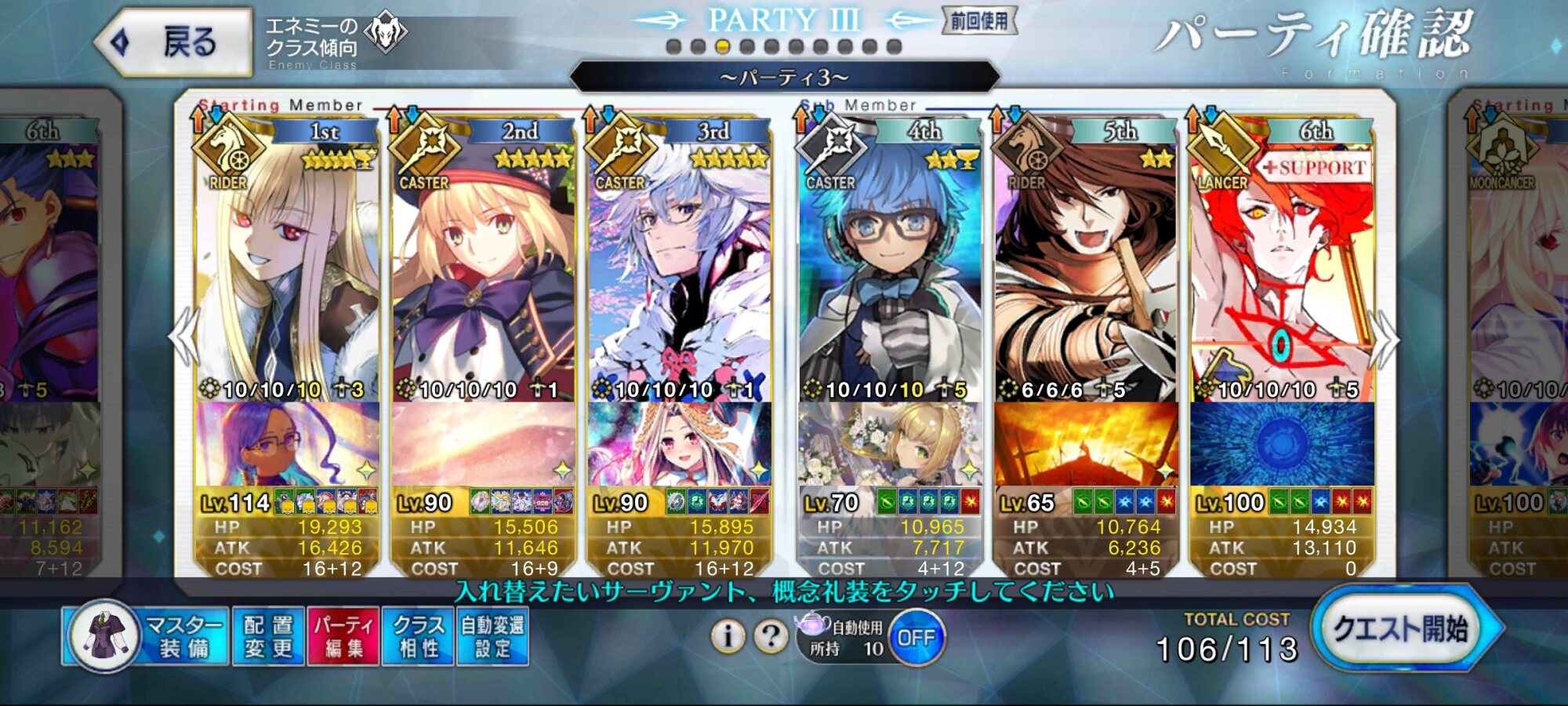Tap the 前回使用 last-used tag
The image size is (1568, 706).
[979, 21]
